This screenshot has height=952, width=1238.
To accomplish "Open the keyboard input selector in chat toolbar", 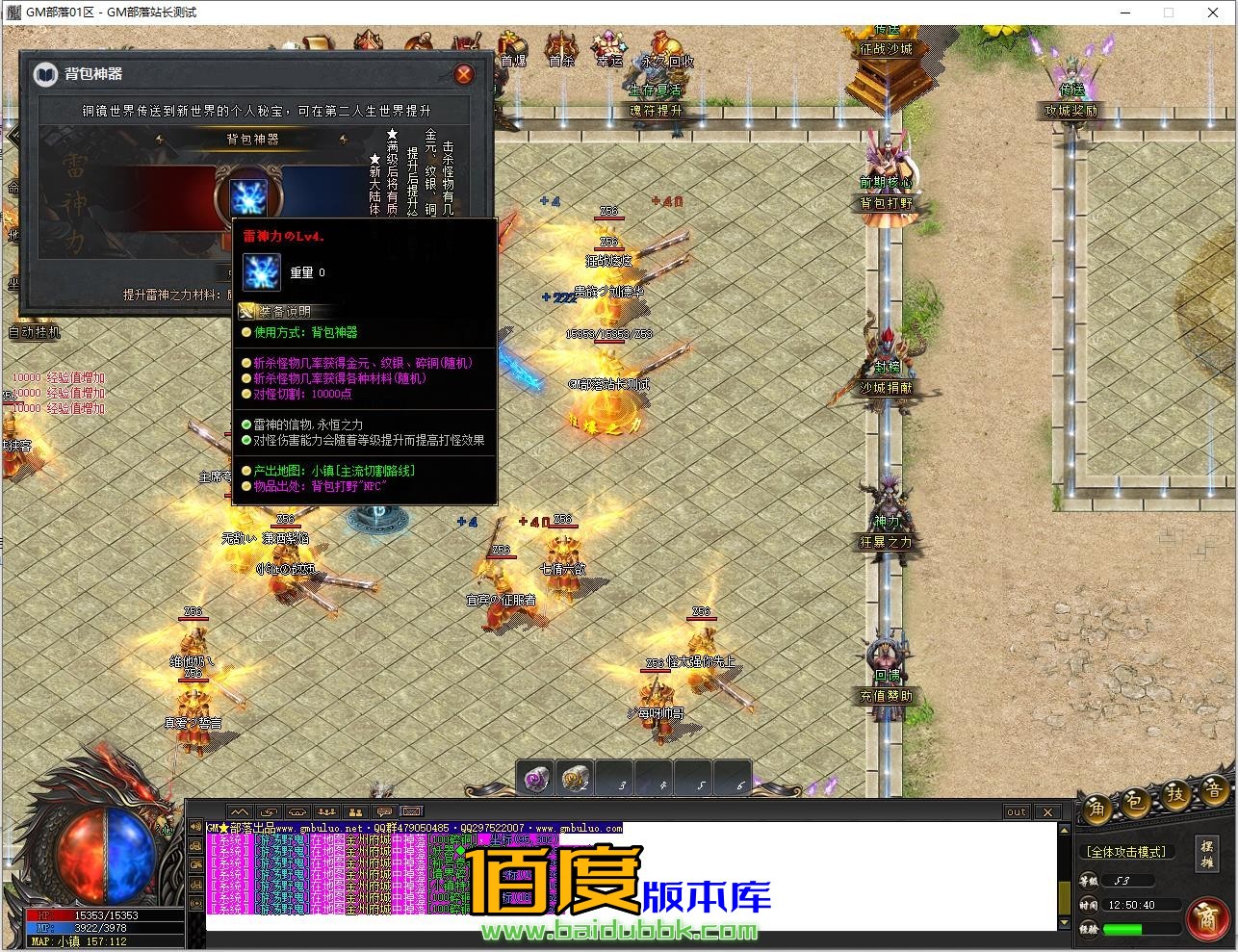I will click(412, 811).
